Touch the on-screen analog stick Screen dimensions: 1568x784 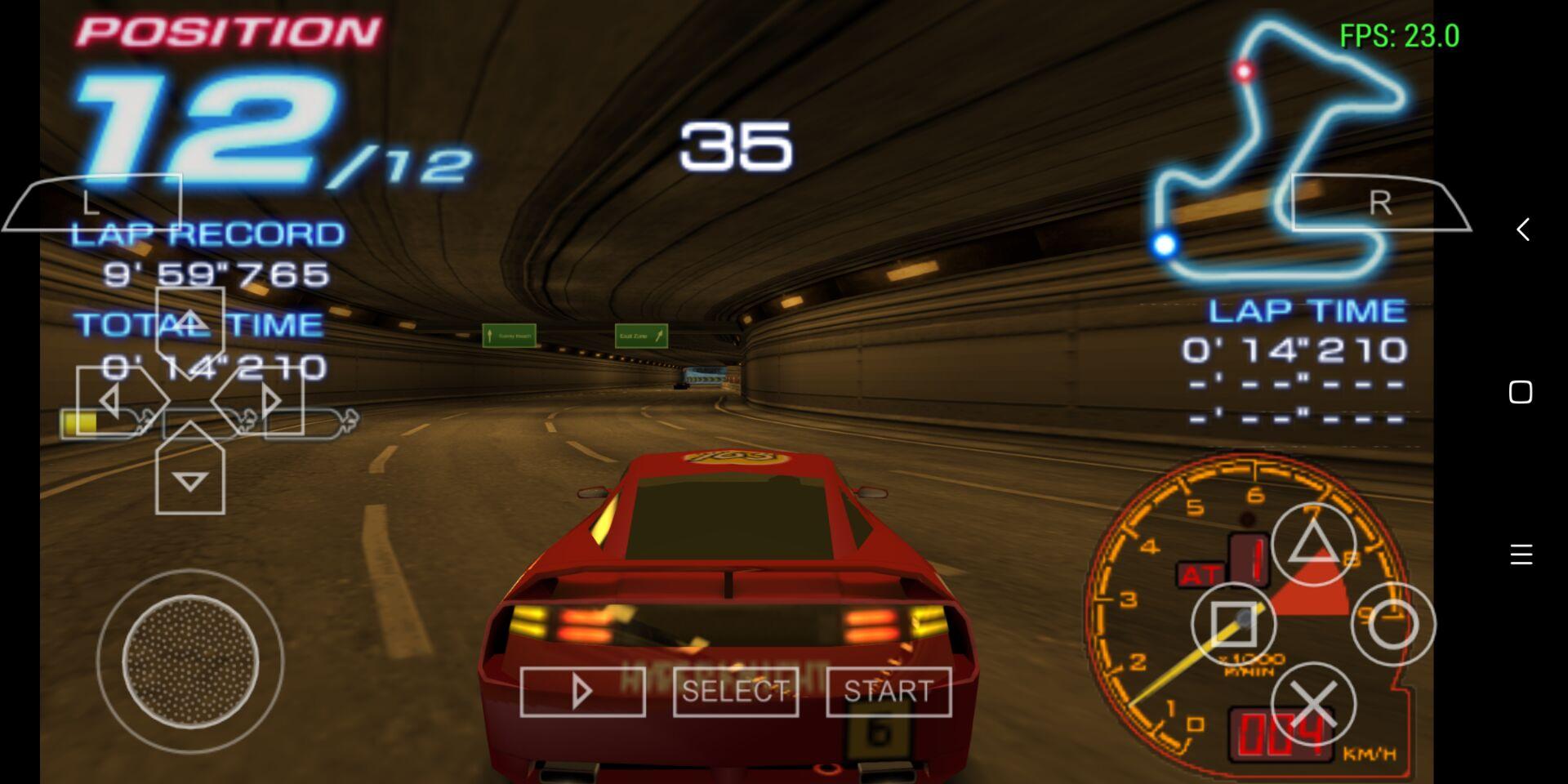[190, 661]
